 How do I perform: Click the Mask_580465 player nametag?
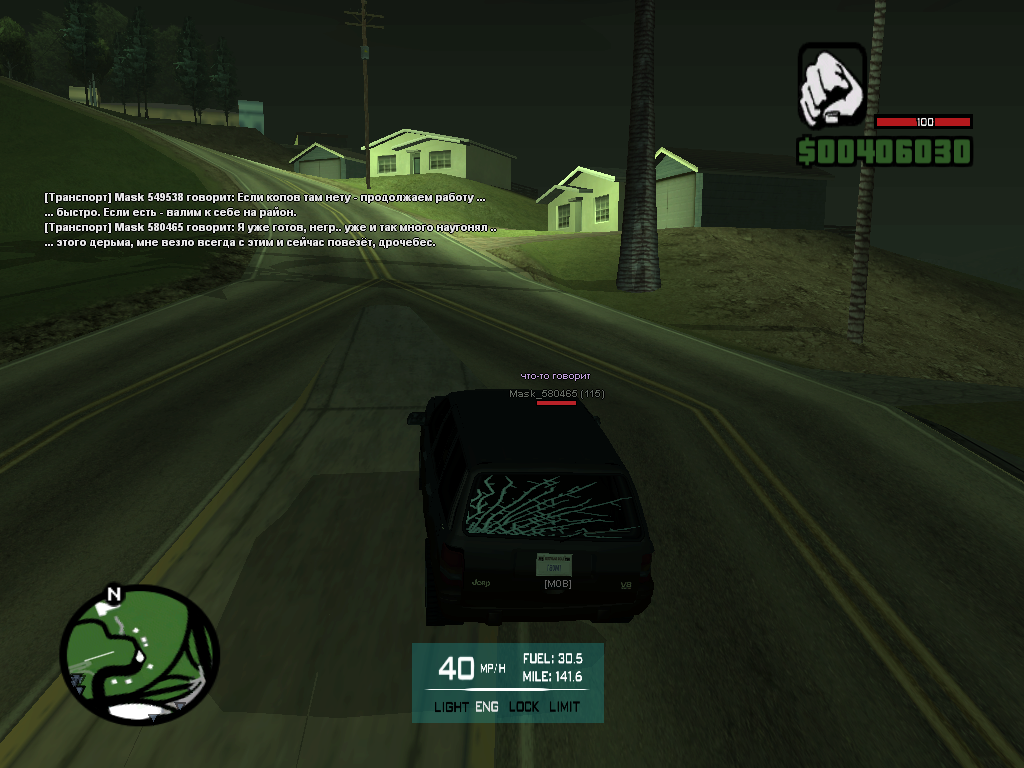click(556, 394)
